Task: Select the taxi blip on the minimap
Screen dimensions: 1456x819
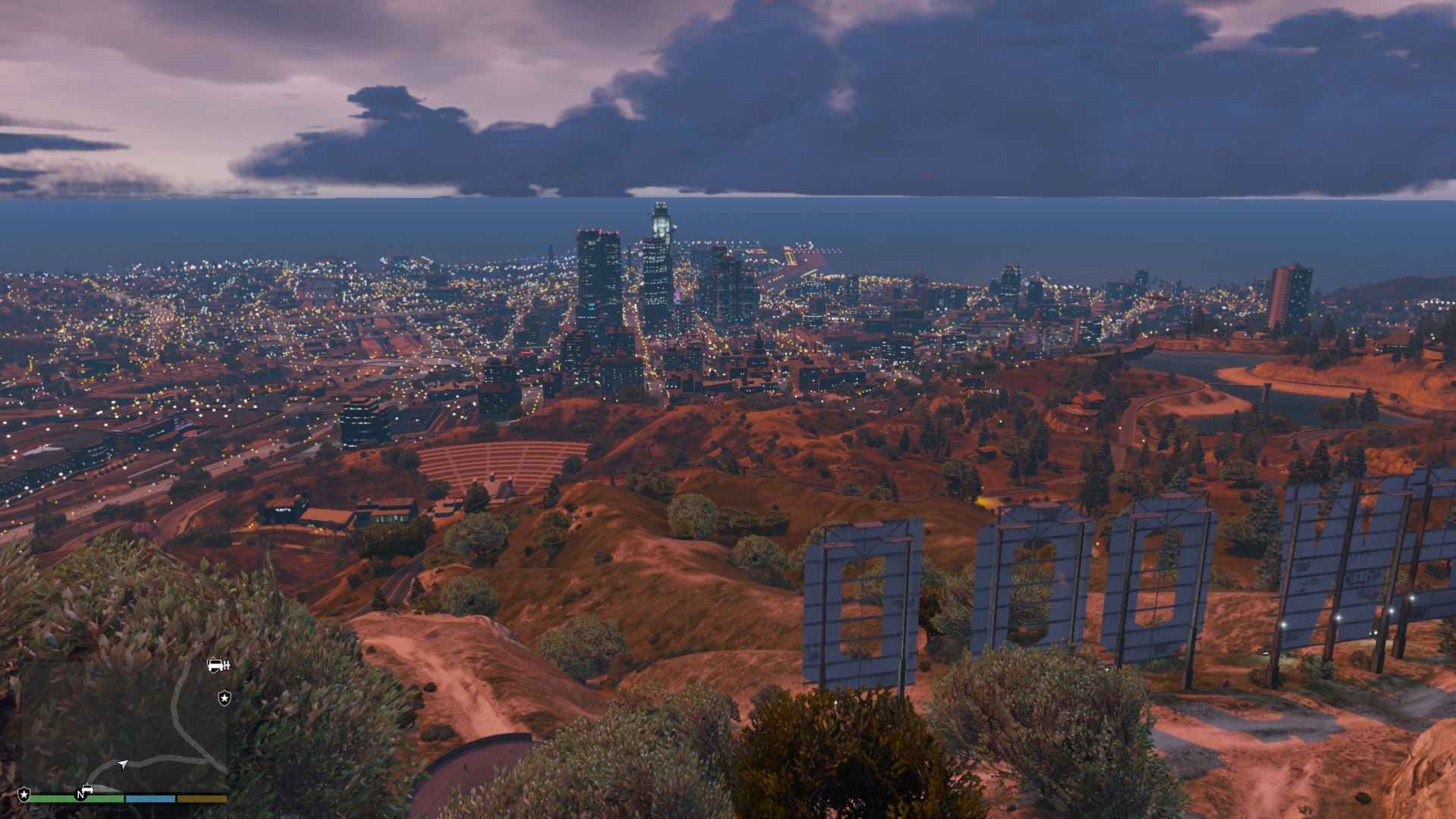Action: 88,789
